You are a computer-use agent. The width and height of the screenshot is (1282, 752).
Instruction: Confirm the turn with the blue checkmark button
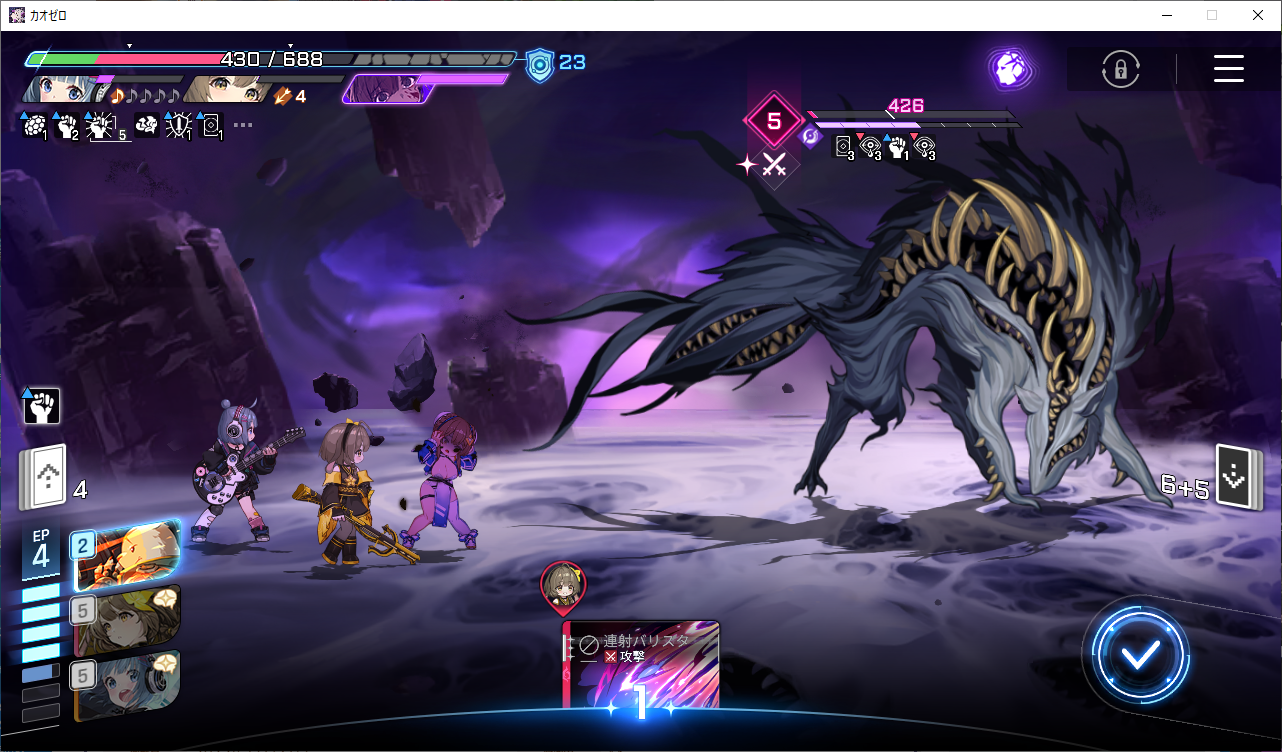pos(1140,655)
